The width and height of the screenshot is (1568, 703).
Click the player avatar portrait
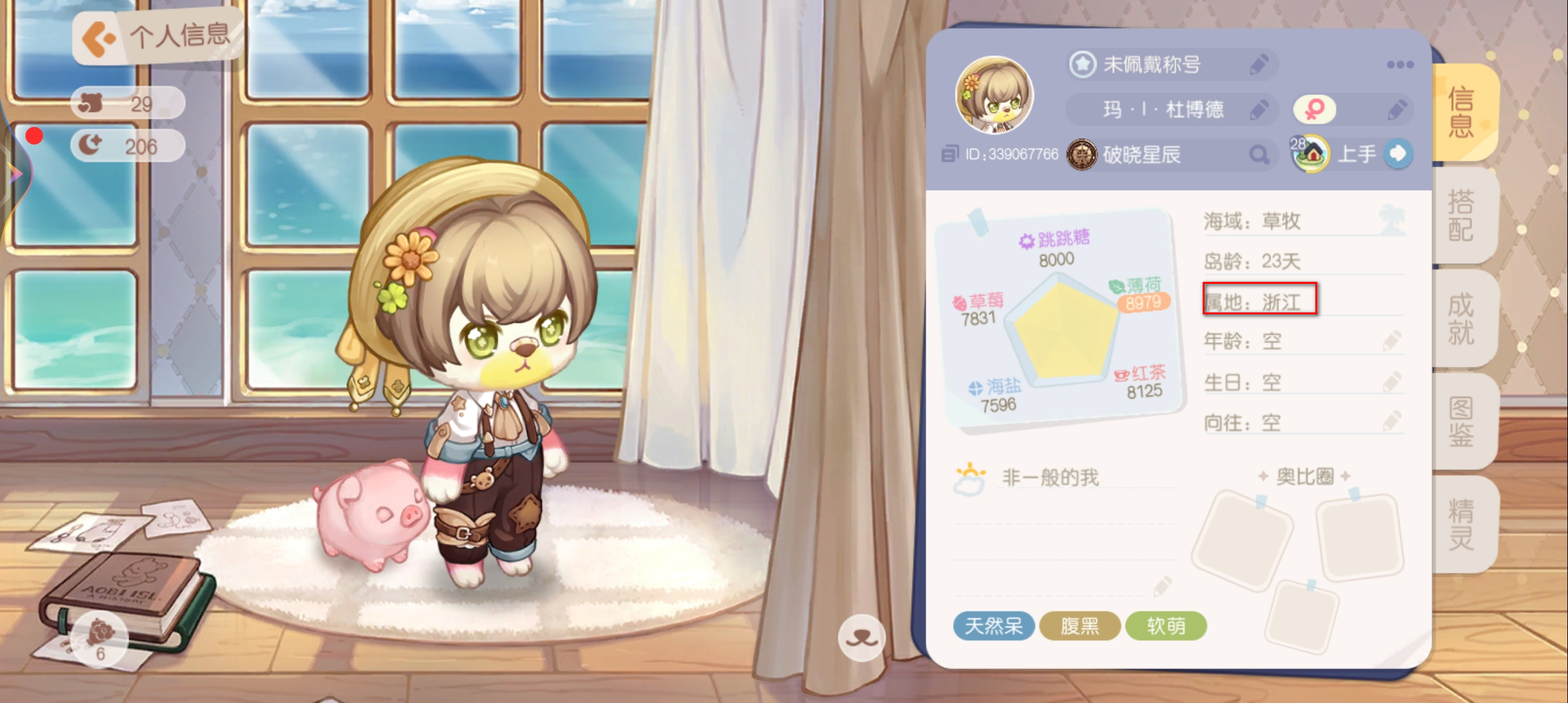tap(994, 96)
